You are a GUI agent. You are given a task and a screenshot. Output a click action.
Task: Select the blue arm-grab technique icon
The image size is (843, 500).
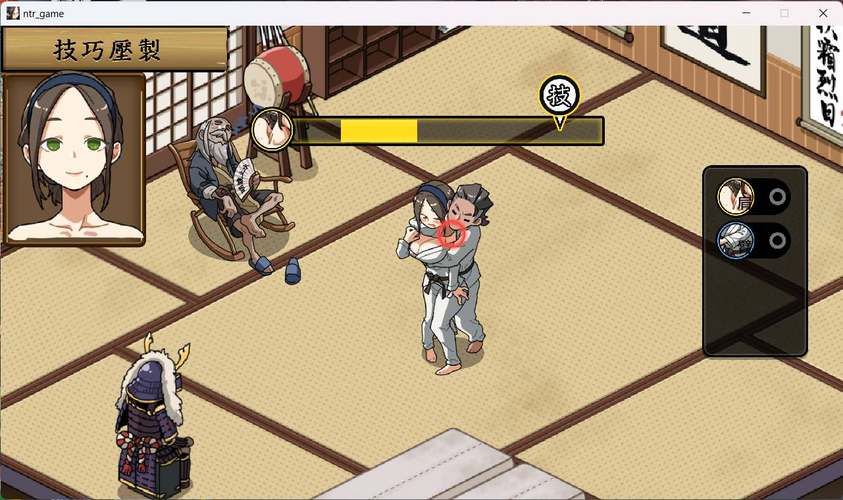[735, 240]
